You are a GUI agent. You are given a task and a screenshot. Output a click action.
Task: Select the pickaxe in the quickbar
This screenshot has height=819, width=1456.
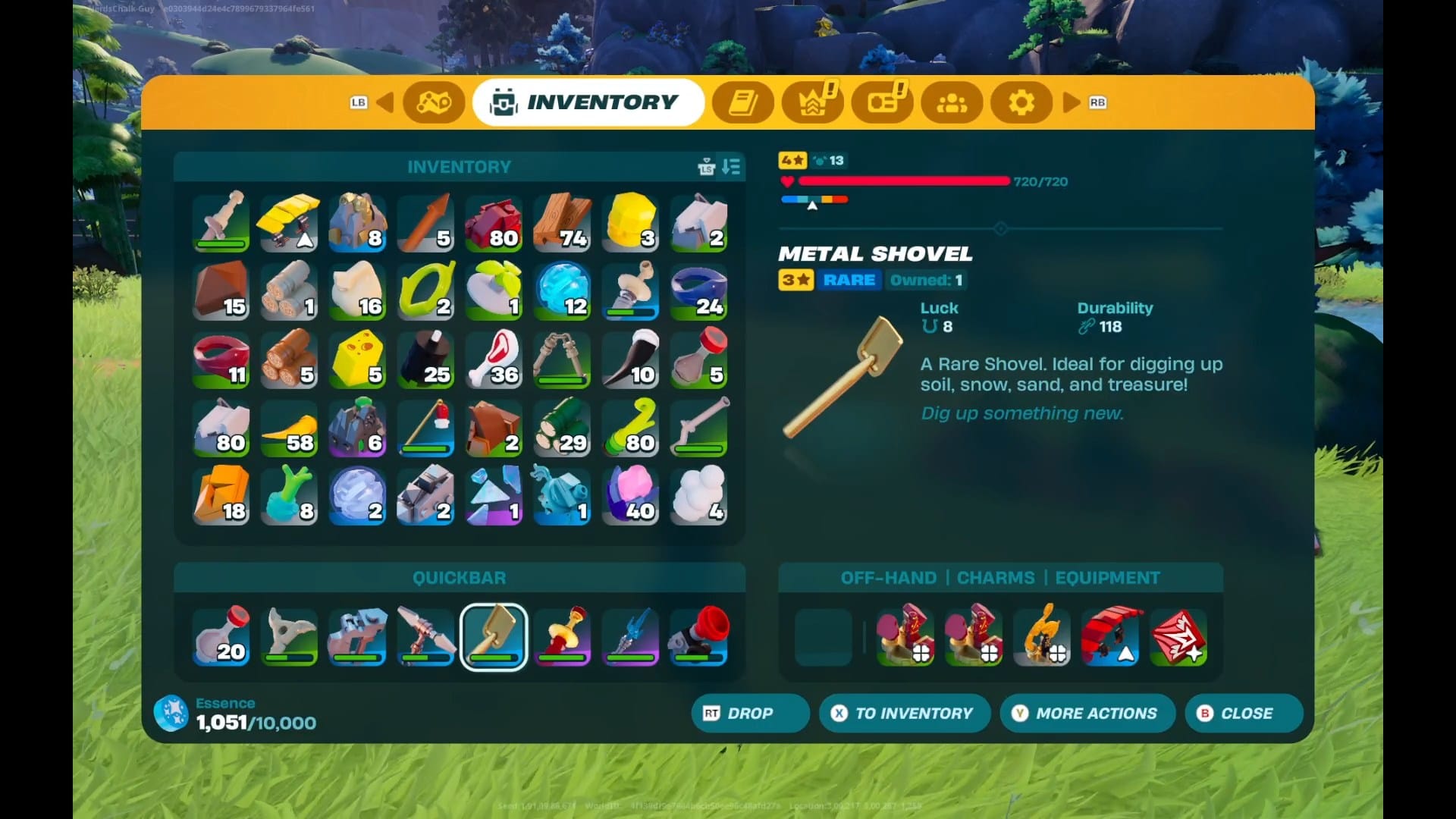tap(425, 636)
